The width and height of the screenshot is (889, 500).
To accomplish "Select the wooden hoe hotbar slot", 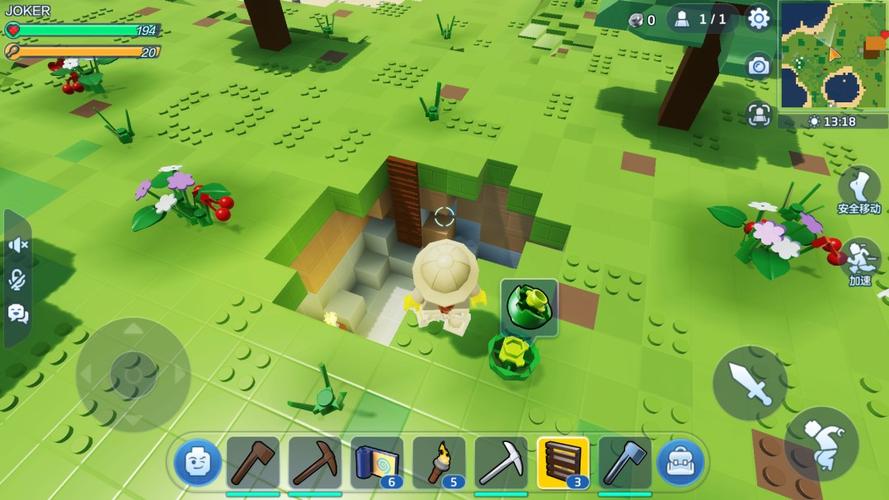I will [x=253, y=462].
